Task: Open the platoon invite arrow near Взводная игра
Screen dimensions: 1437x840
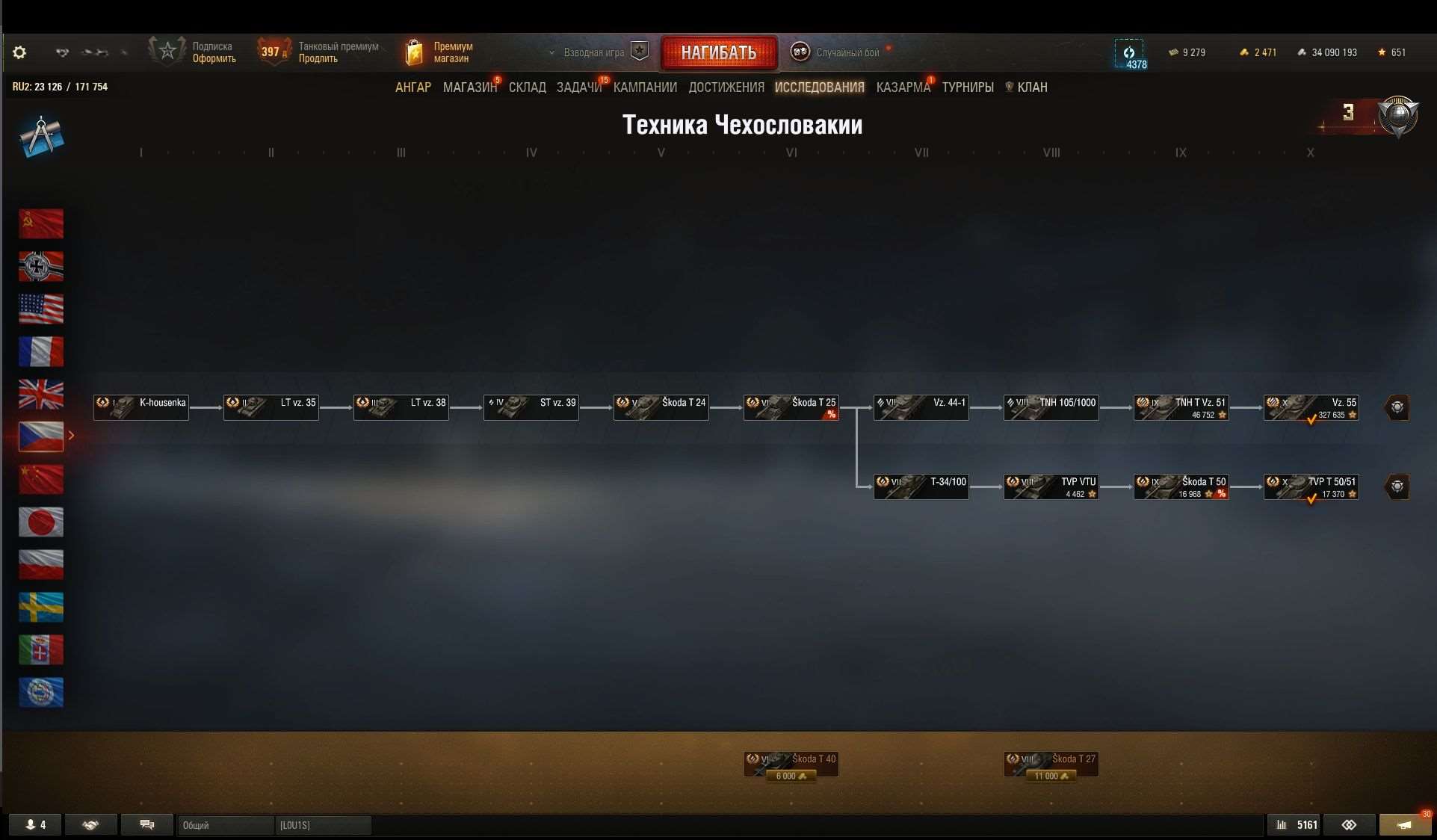Action: coord(552,52)
